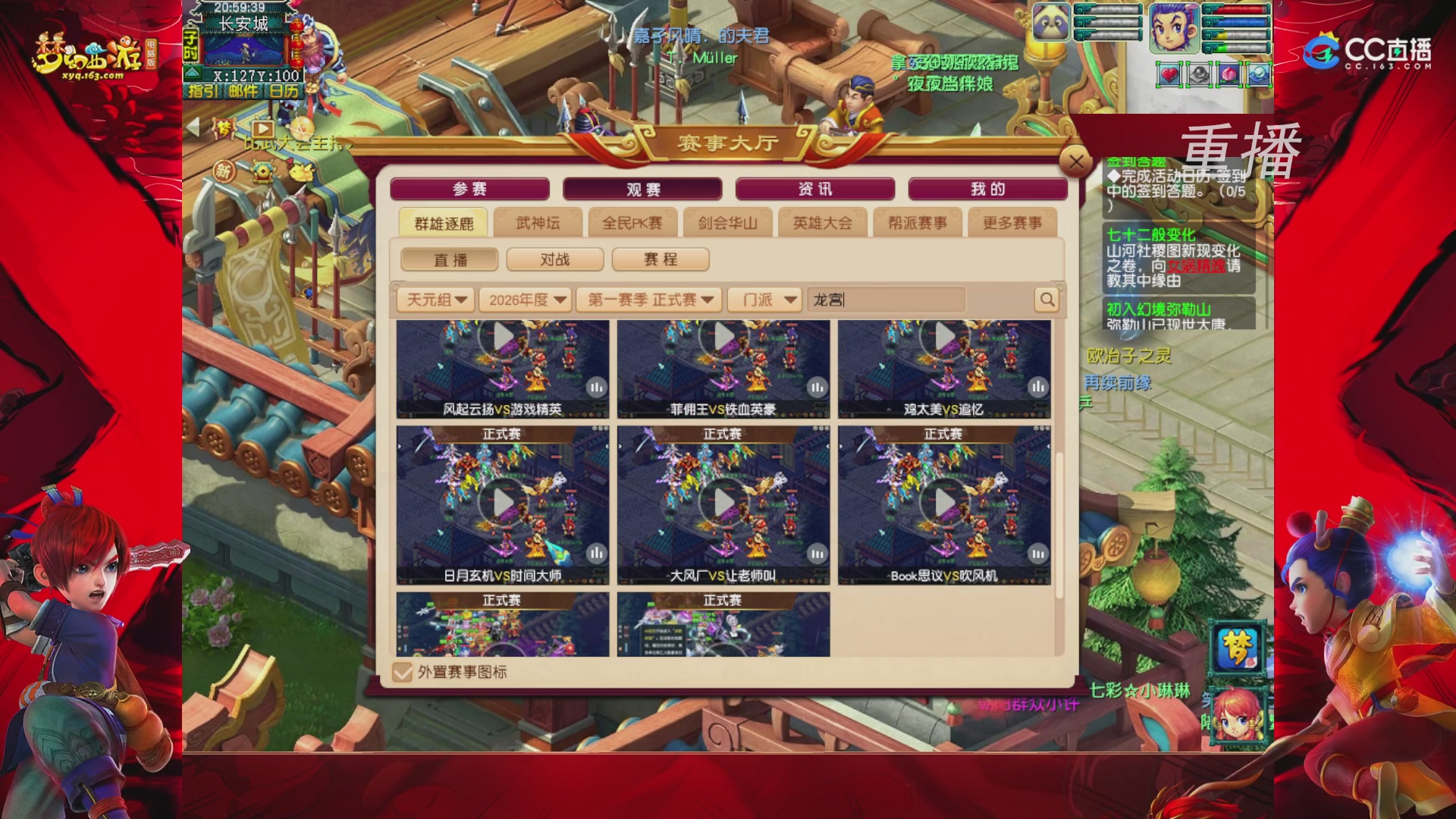Open the 日历 calendar icon
Screen dimensions: 1456x819
tap(284, 91)
